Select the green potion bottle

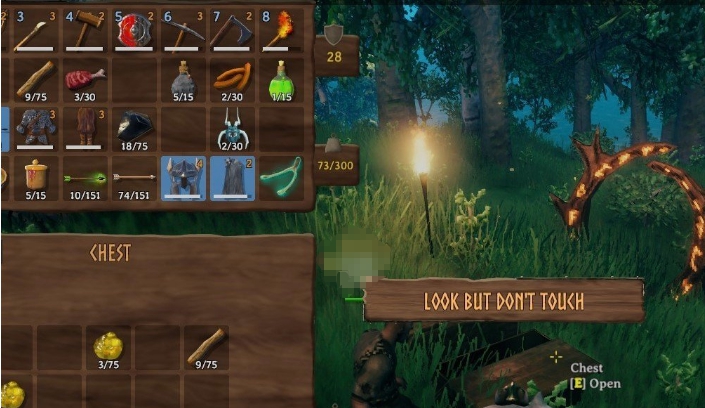[x=282, y=78]
